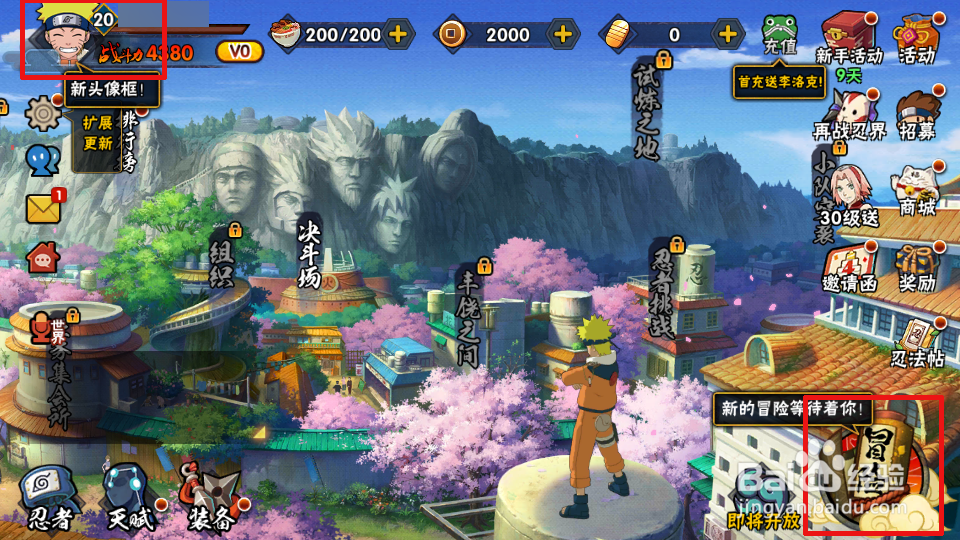Open the 充值 recharge frog icon
960x540 pixels.
click(x=781, y=35)
